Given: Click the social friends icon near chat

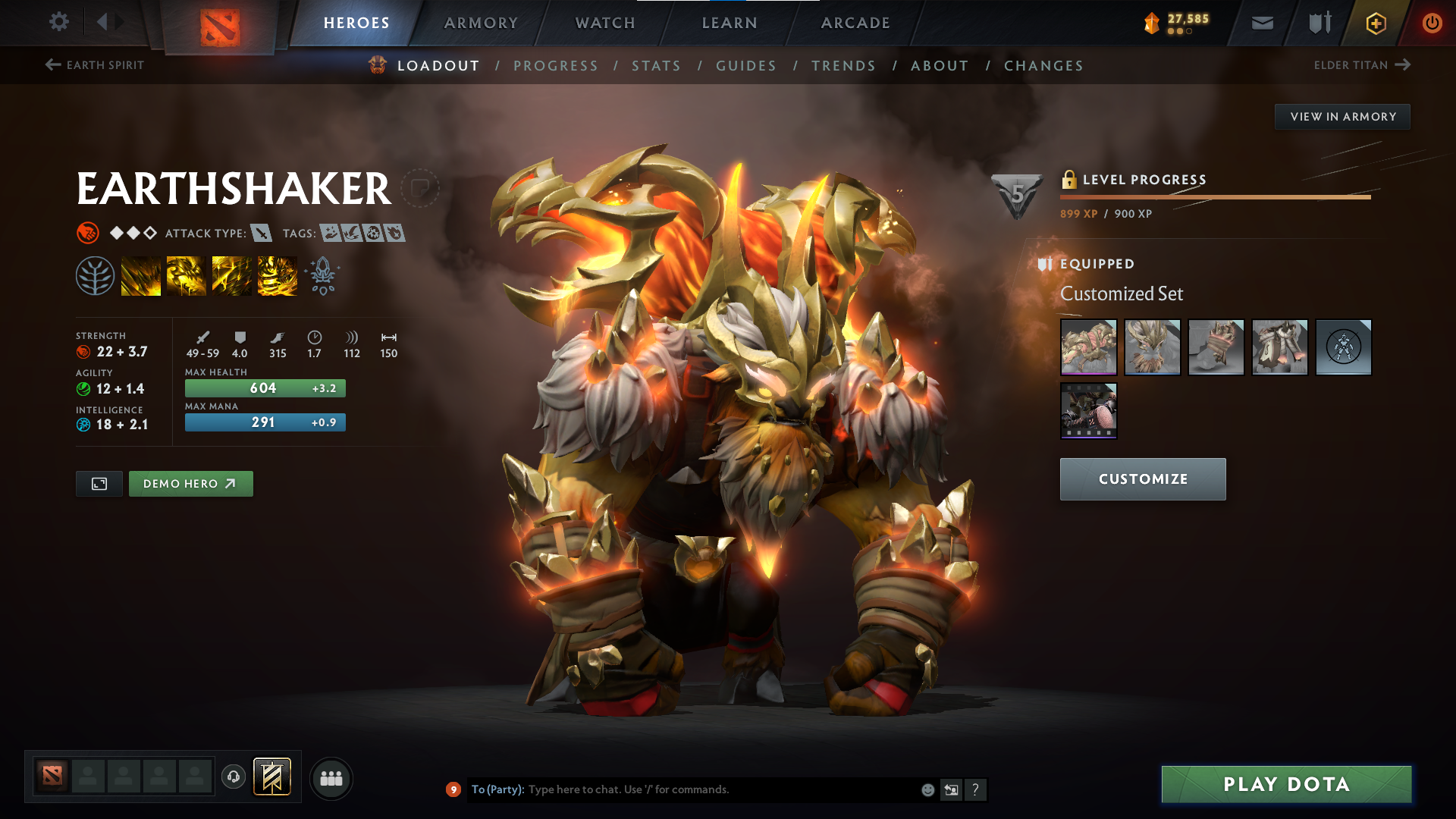Looking at the screenshot, I should [331, 777].
